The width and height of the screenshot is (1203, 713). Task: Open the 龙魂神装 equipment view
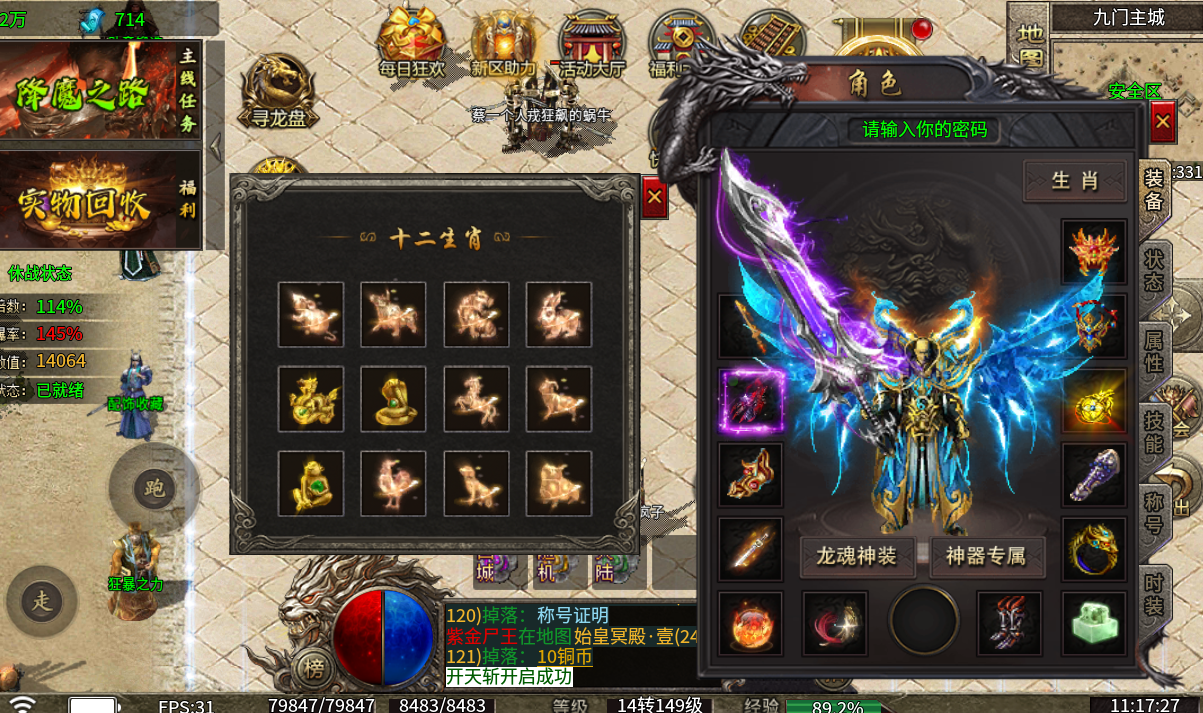pyautogui.click(x=857, y=556)
